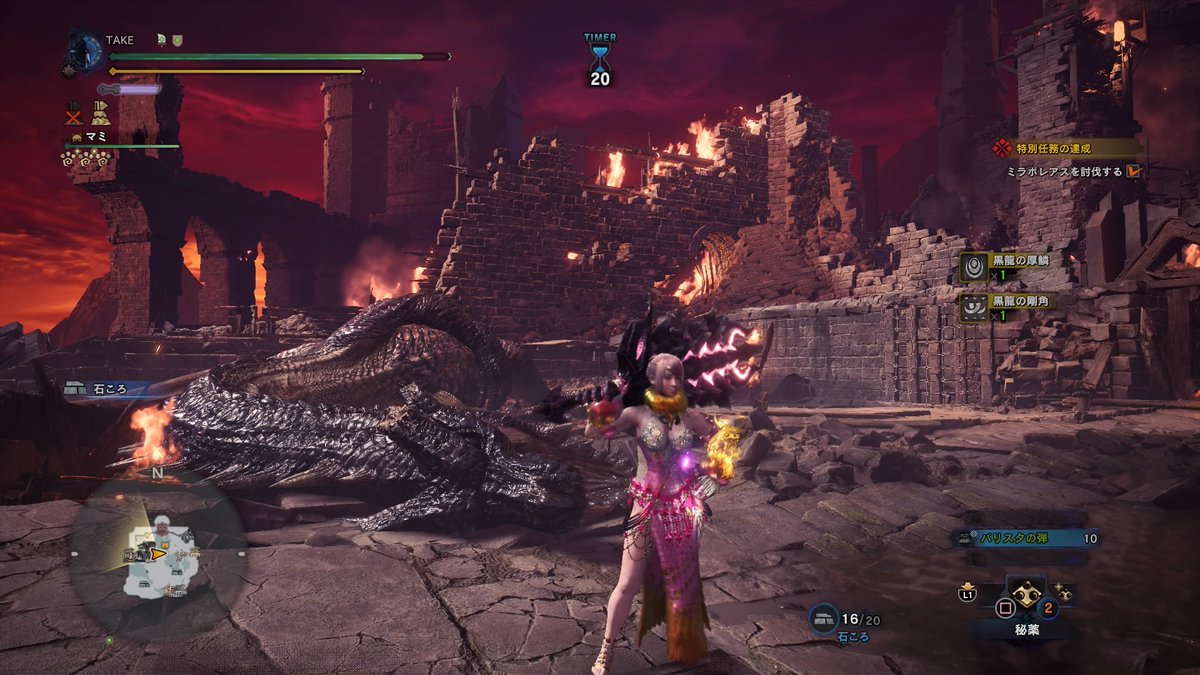Select the バリスタの弾 ammo entry

tap(1018, 538)
